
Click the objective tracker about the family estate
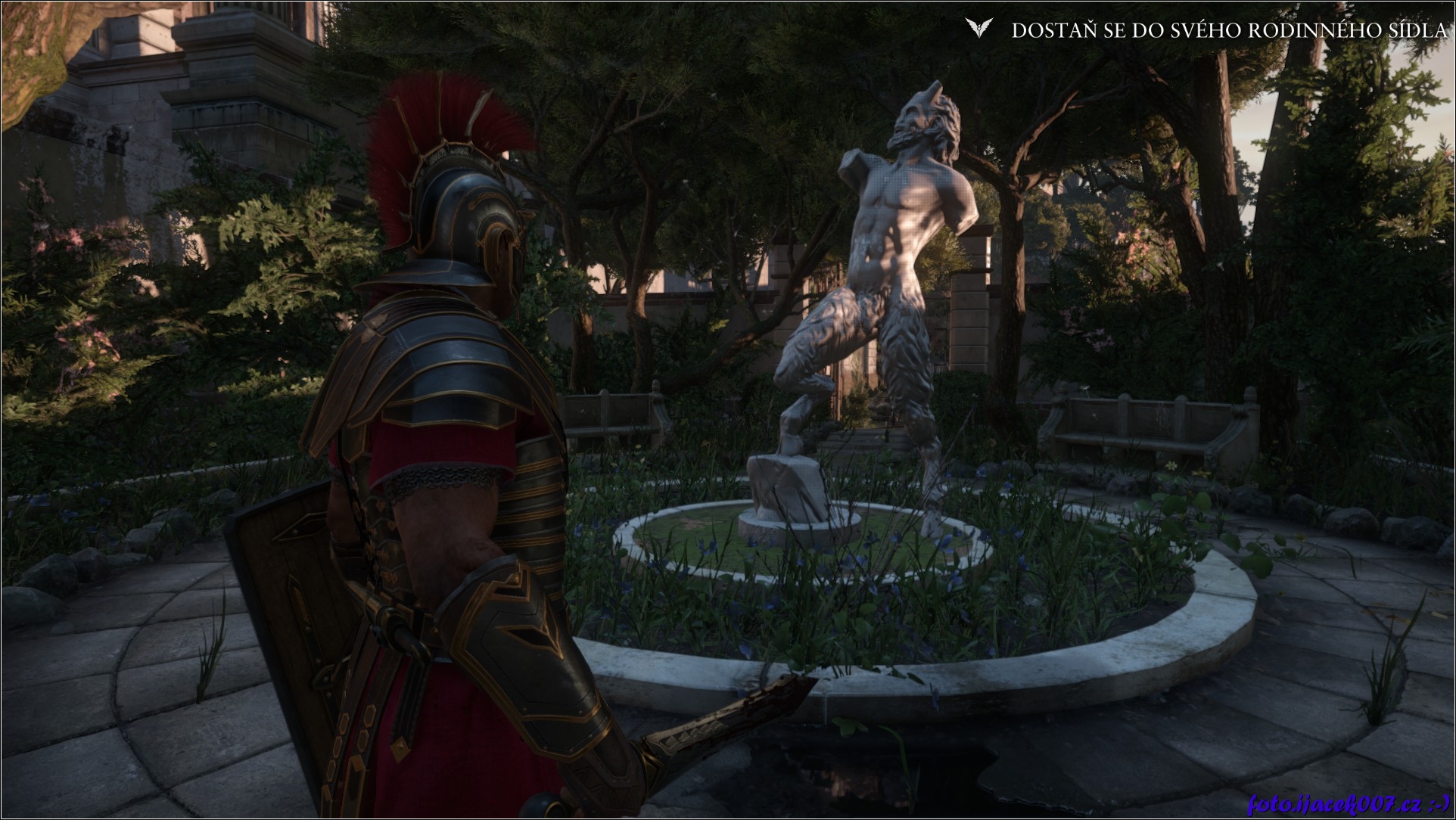pyautogui.click(x=1228, y=30)
